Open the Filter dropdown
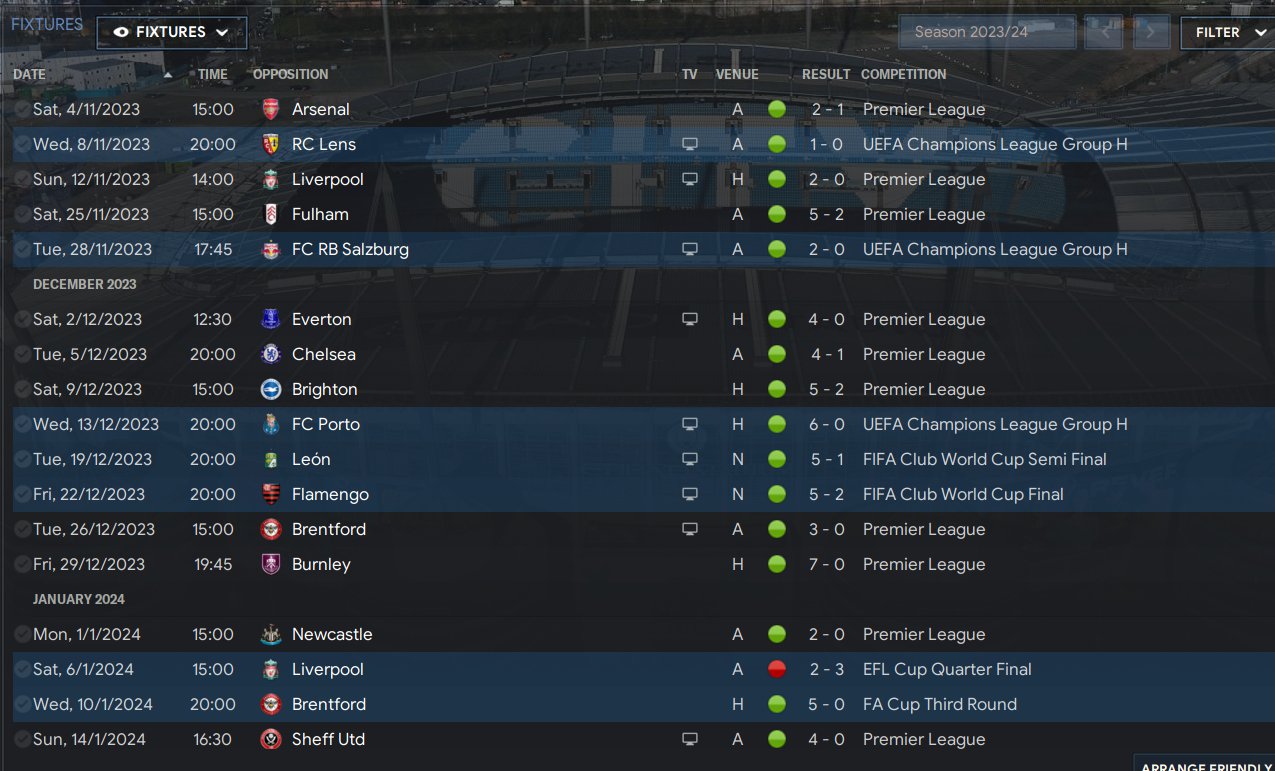Screen dimensions: 1275x771 click(1226, 32)
